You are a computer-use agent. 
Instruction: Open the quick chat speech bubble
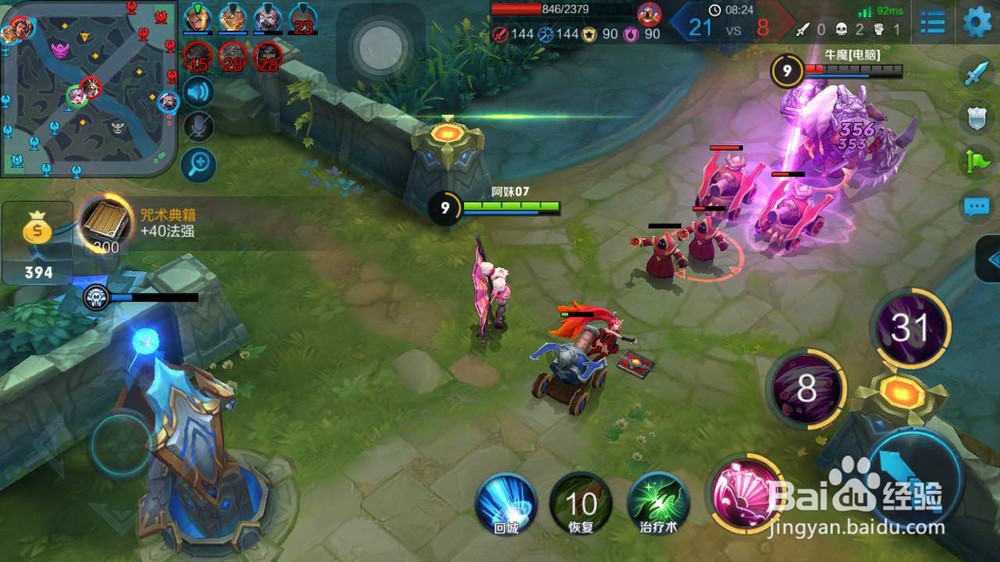click(975, 207)
